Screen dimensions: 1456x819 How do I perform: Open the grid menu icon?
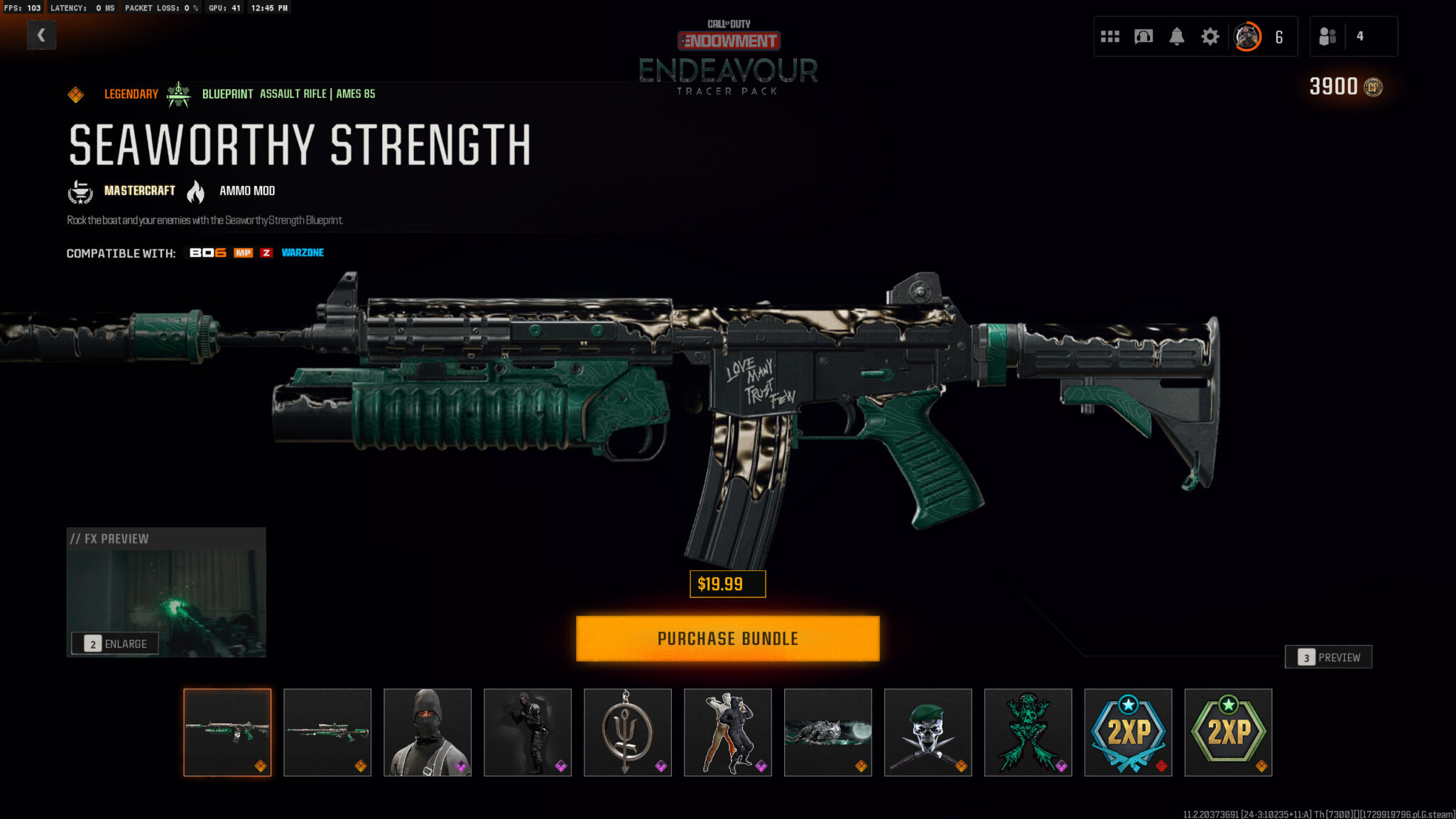(x=1110, y=36)
